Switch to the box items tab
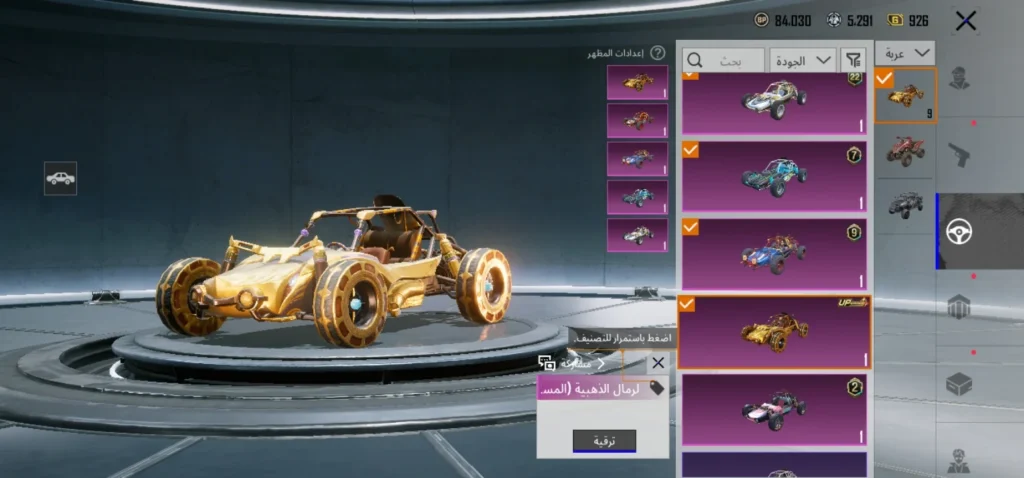Image resolution: width=1024 pixels, height=478 pixels. [959, 383]
